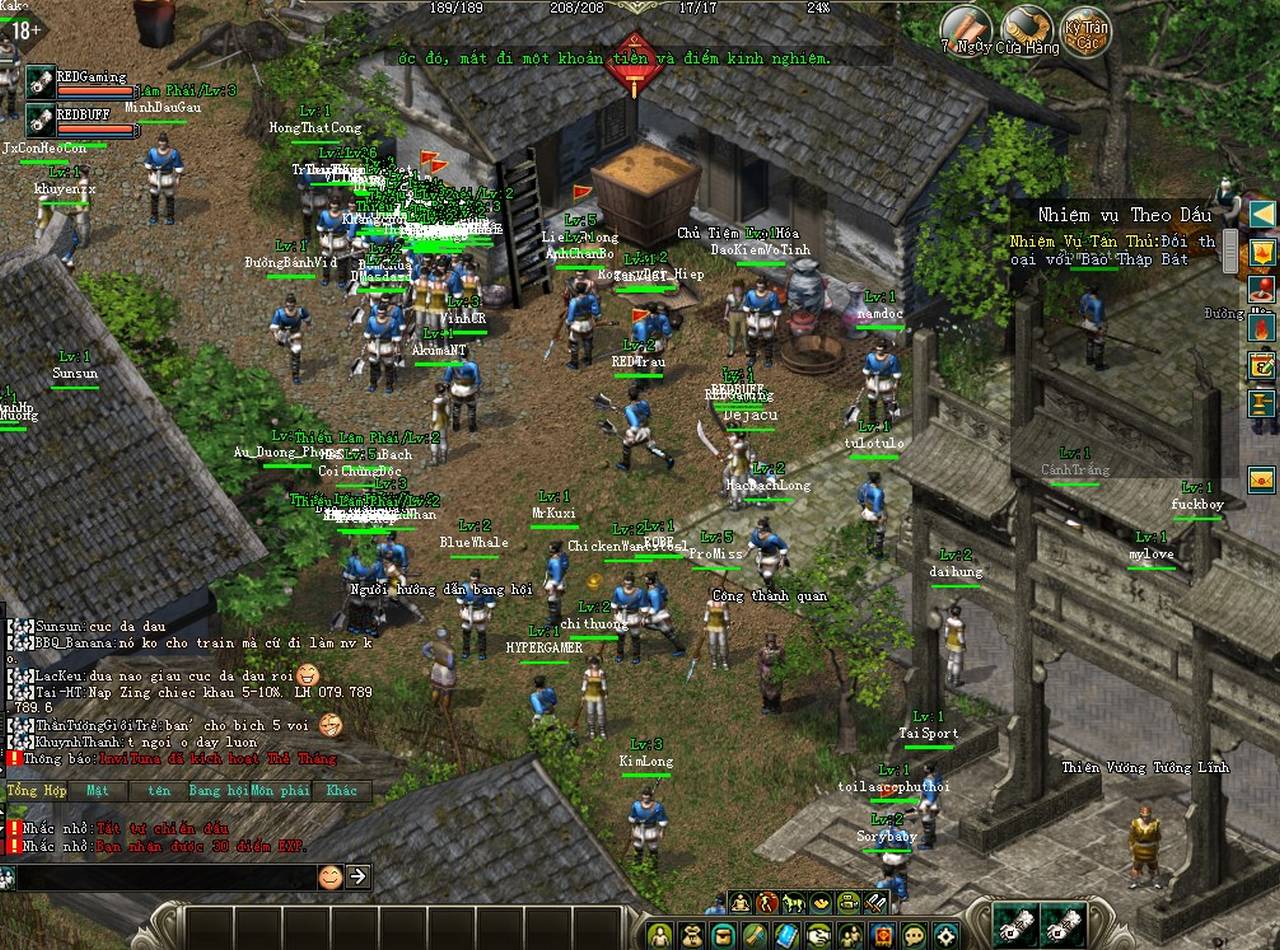The image size is (1280, 950).
Task: Collapse the quest tracker with the yellow arrow
Action: tap(1262, 214)
